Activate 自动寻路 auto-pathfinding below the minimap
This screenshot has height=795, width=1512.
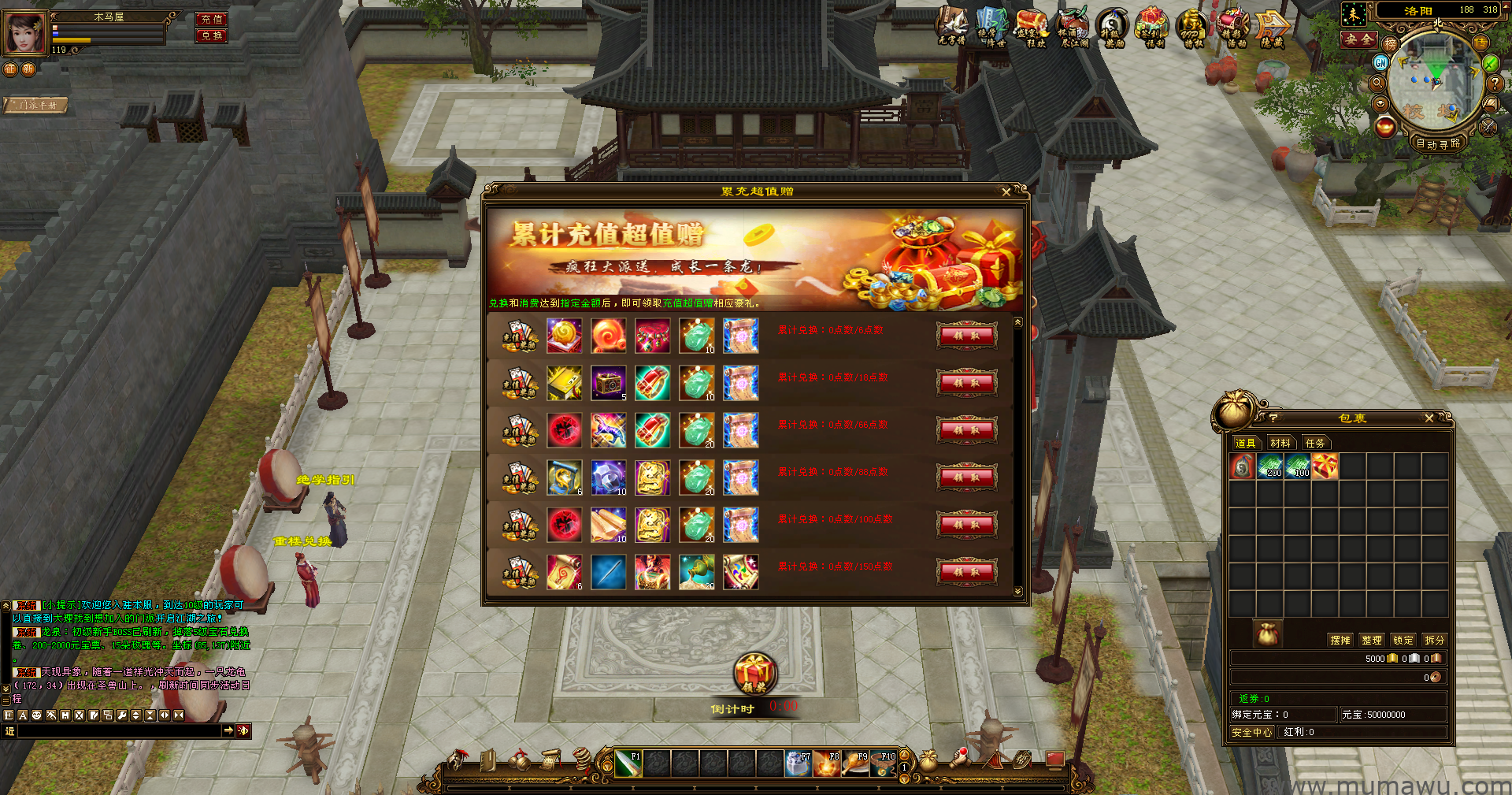coord(1438,143)
